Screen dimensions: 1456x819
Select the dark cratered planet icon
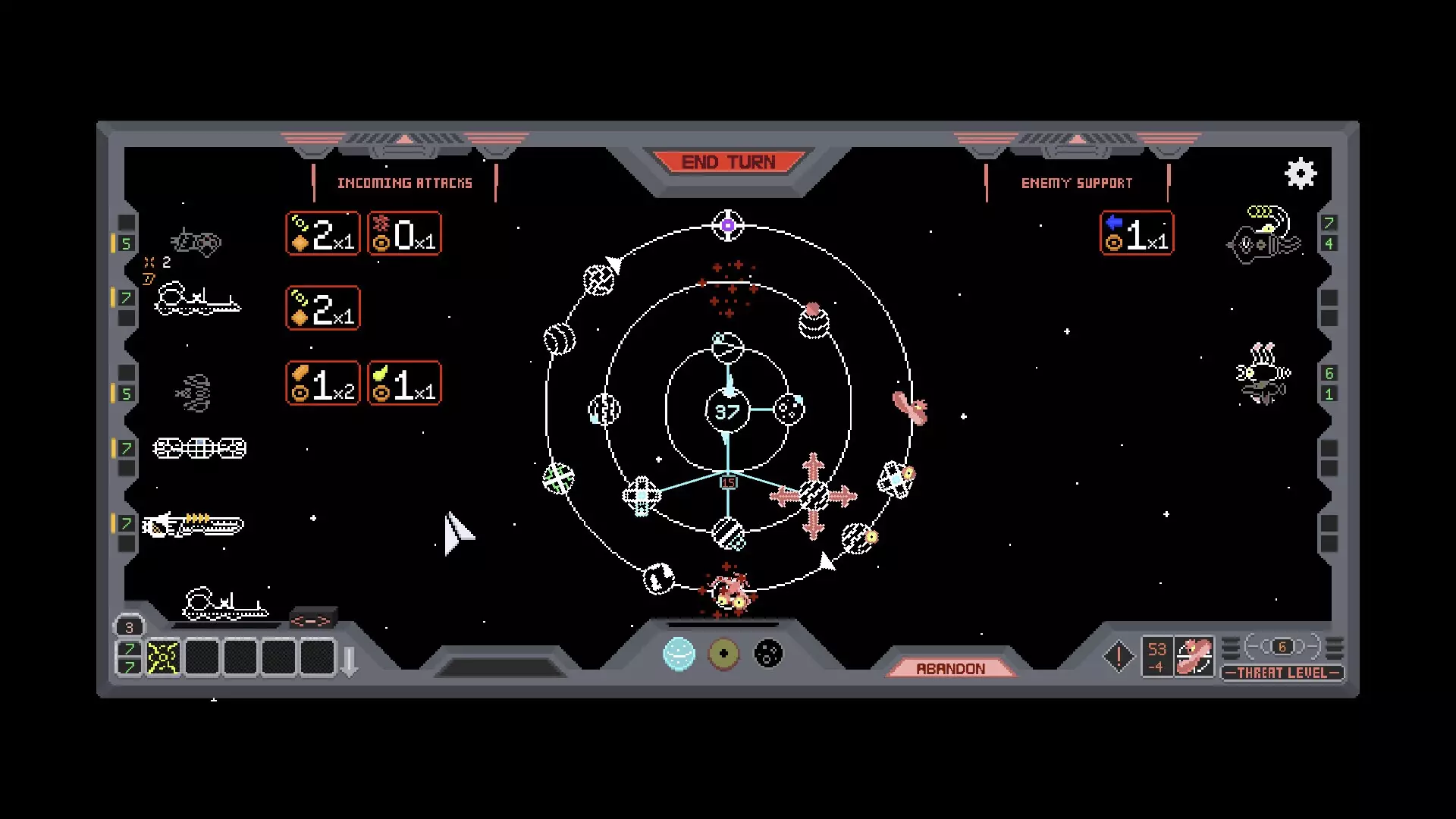(x=768, y=654)
